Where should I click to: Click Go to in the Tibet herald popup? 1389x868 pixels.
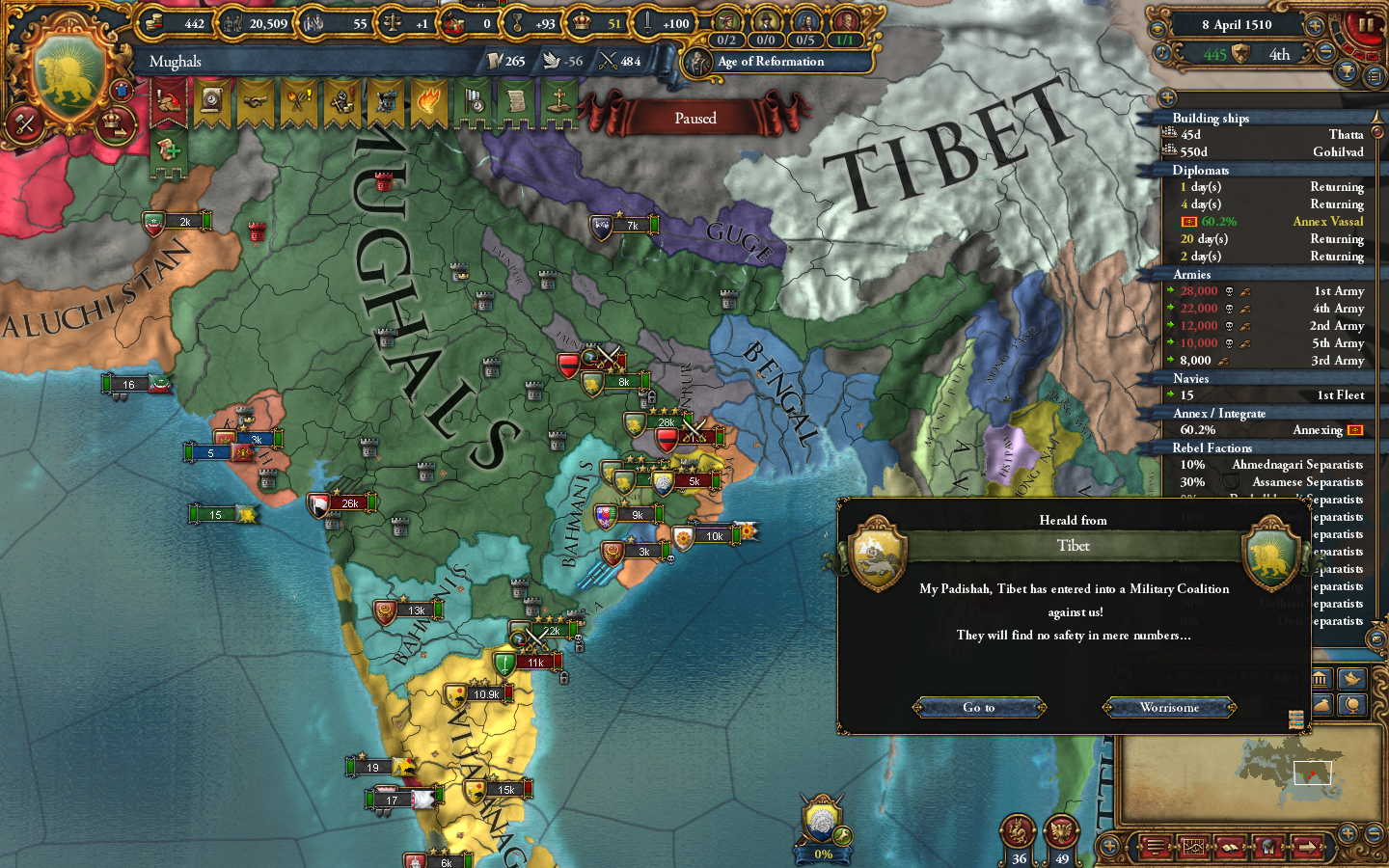(x=979, y=707)
